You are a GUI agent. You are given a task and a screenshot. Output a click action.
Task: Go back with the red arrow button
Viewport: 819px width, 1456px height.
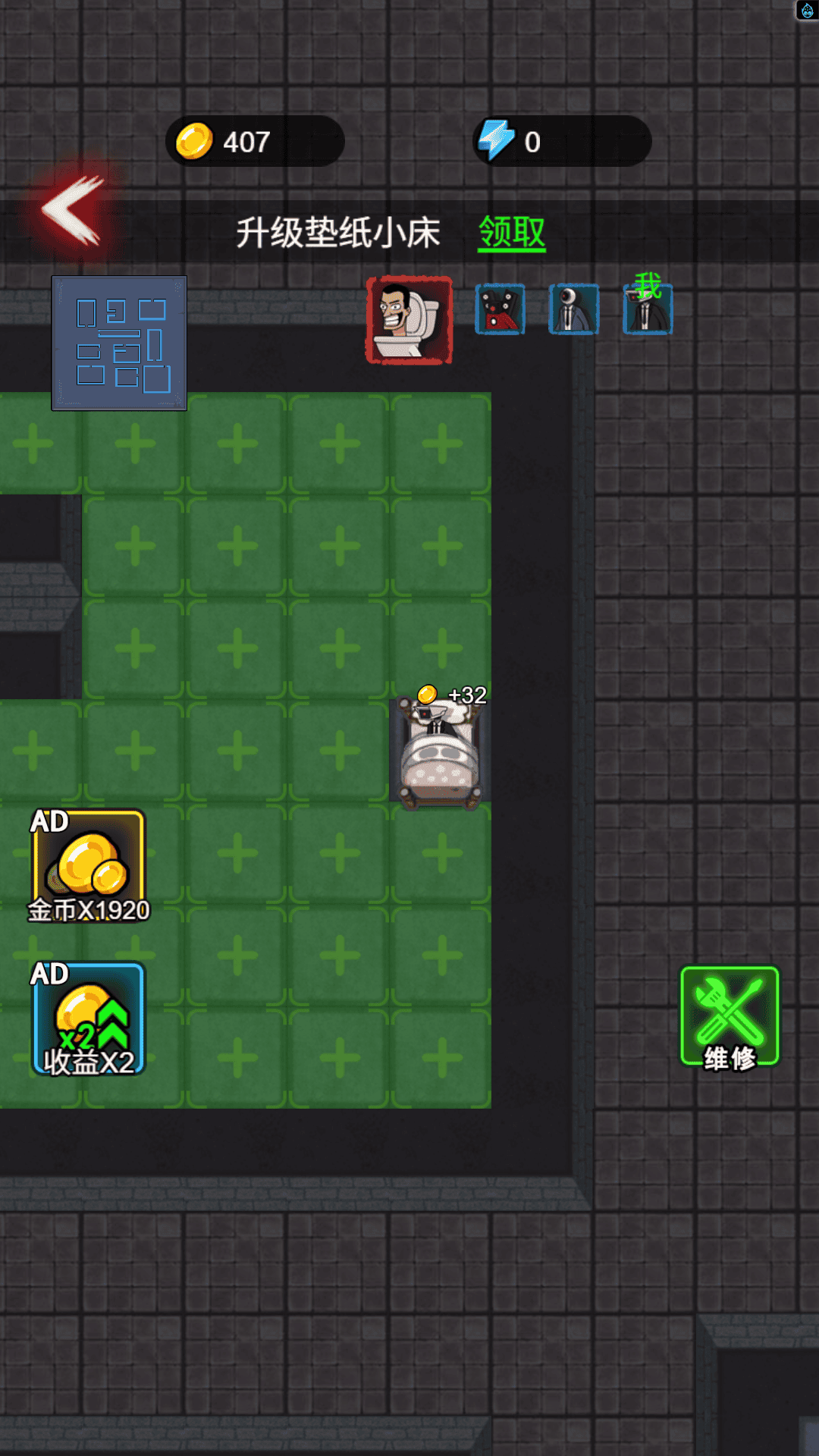pos(72,211)
